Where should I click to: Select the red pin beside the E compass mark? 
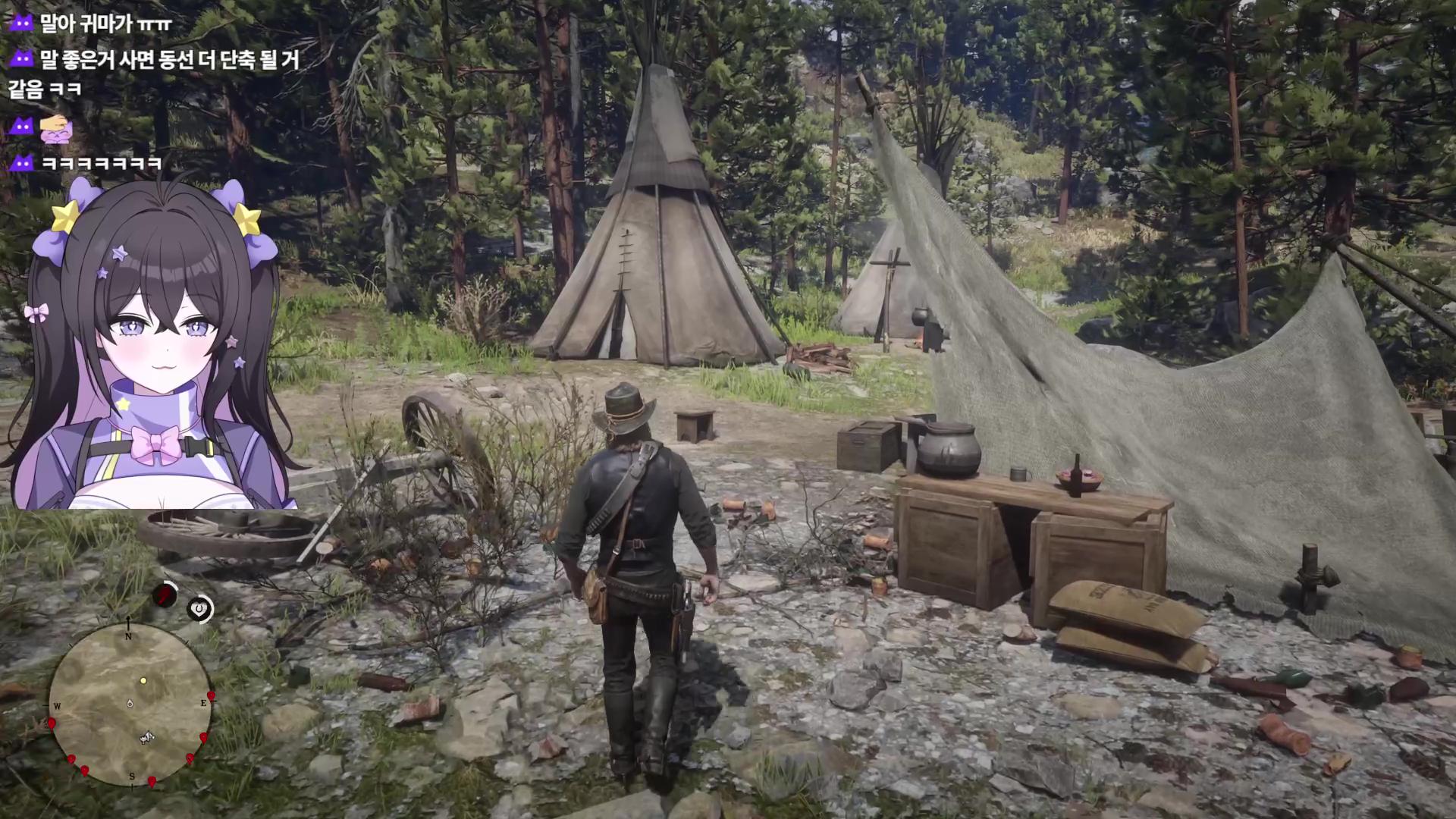pyautogui.click(x=211, y=696)
